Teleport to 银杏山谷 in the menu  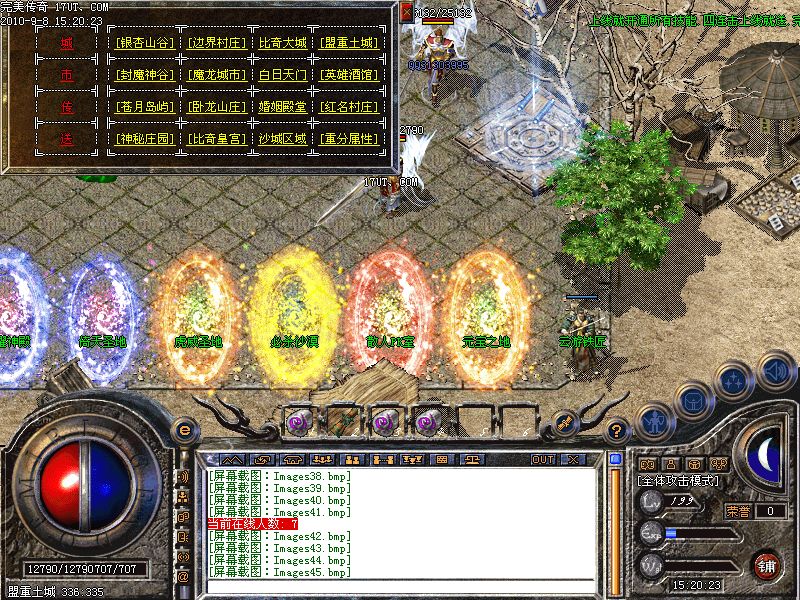145,43
